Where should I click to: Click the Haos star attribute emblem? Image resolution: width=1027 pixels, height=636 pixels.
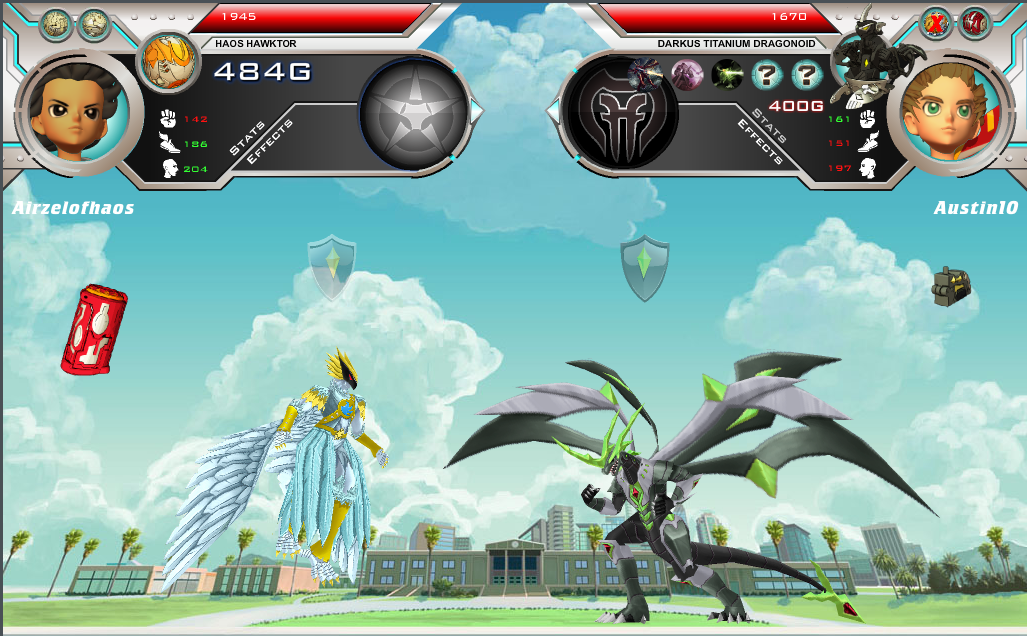click(x=414, y=111)
